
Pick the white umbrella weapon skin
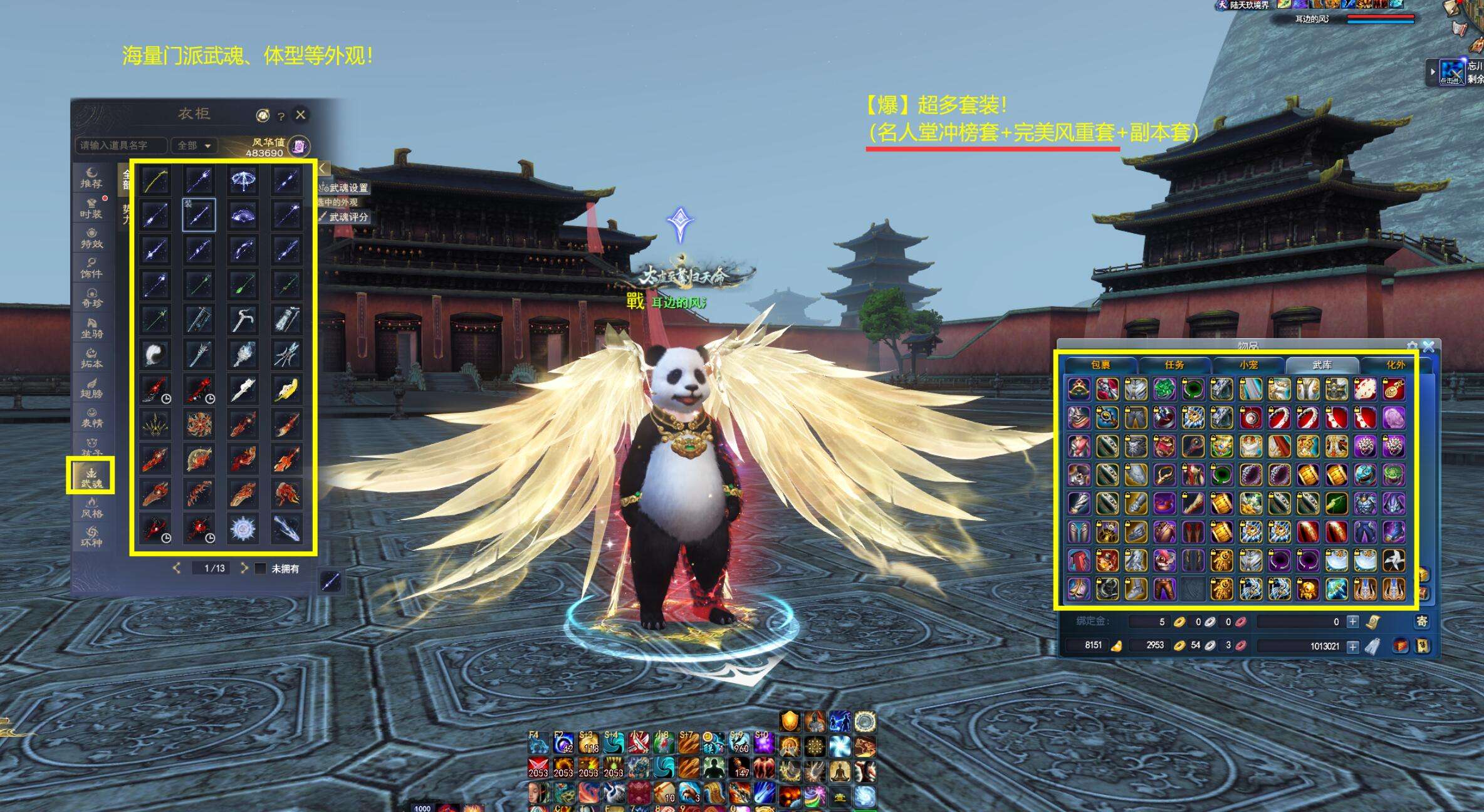(x=243, y=180)
